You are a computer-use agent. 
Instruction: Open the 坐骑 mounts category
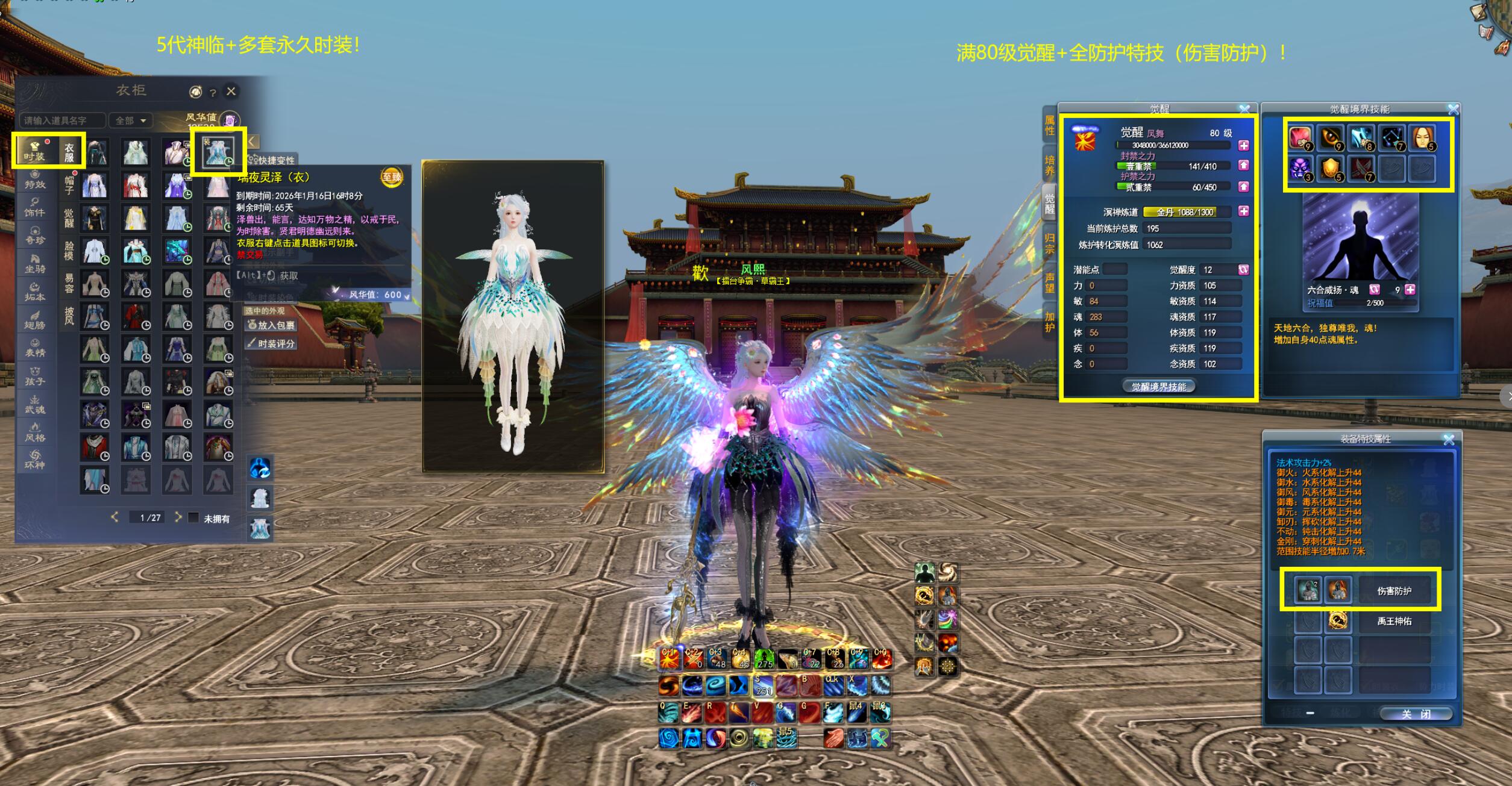pos(35,264)
